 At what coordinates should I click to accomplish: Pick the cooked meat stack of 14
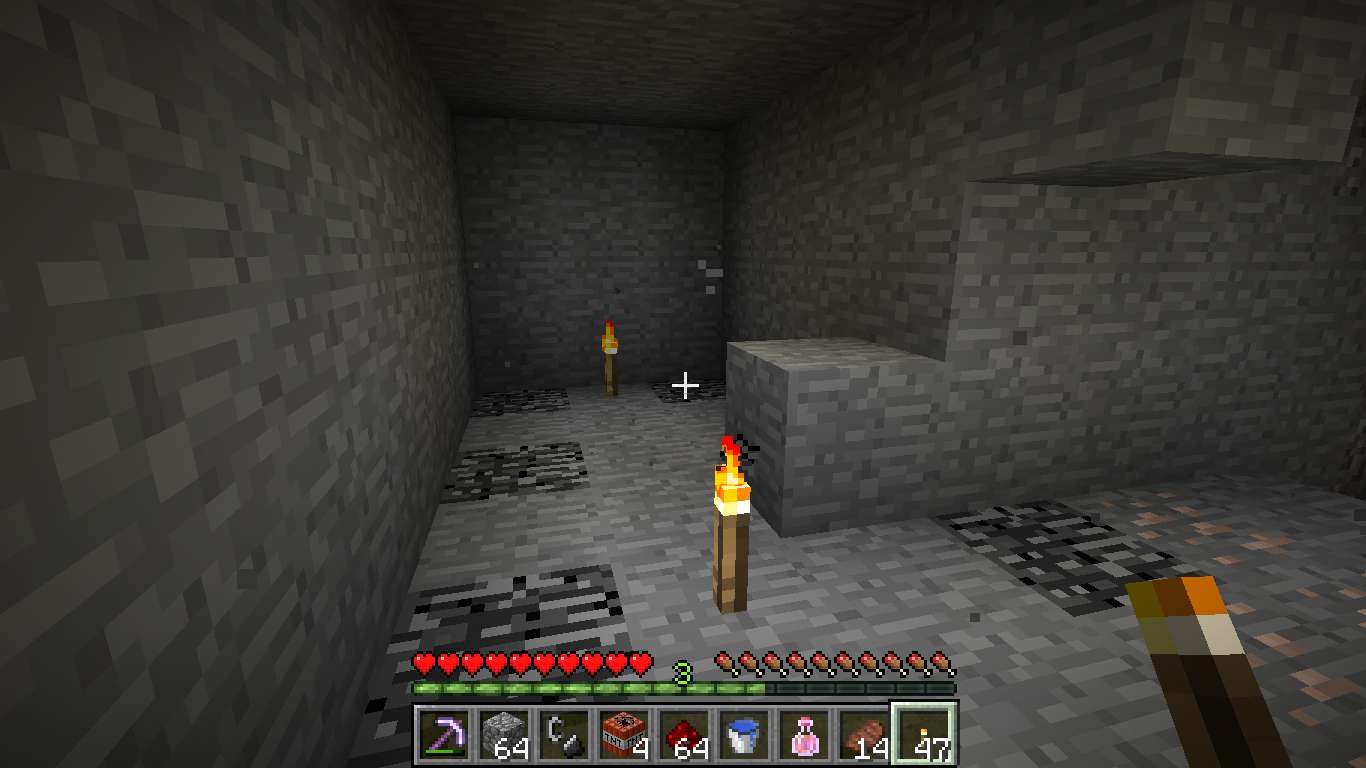[x=864, y=735]
